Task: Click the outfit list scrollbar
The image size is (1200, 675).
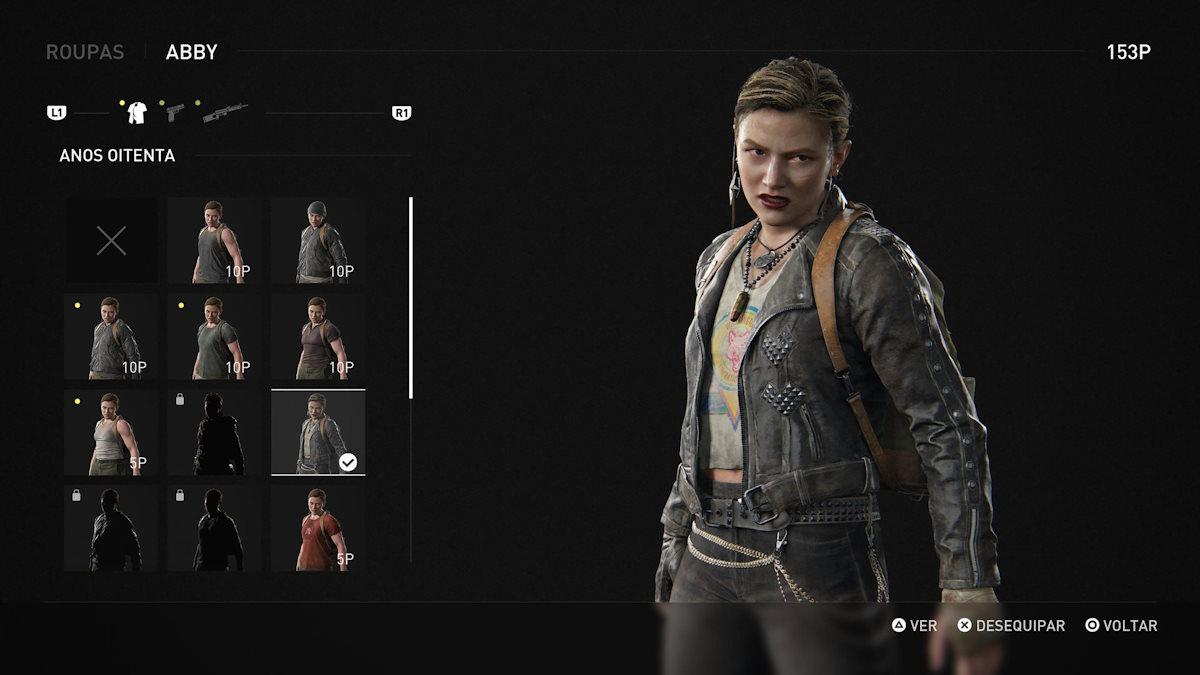Action: click(x=411, y=298)
